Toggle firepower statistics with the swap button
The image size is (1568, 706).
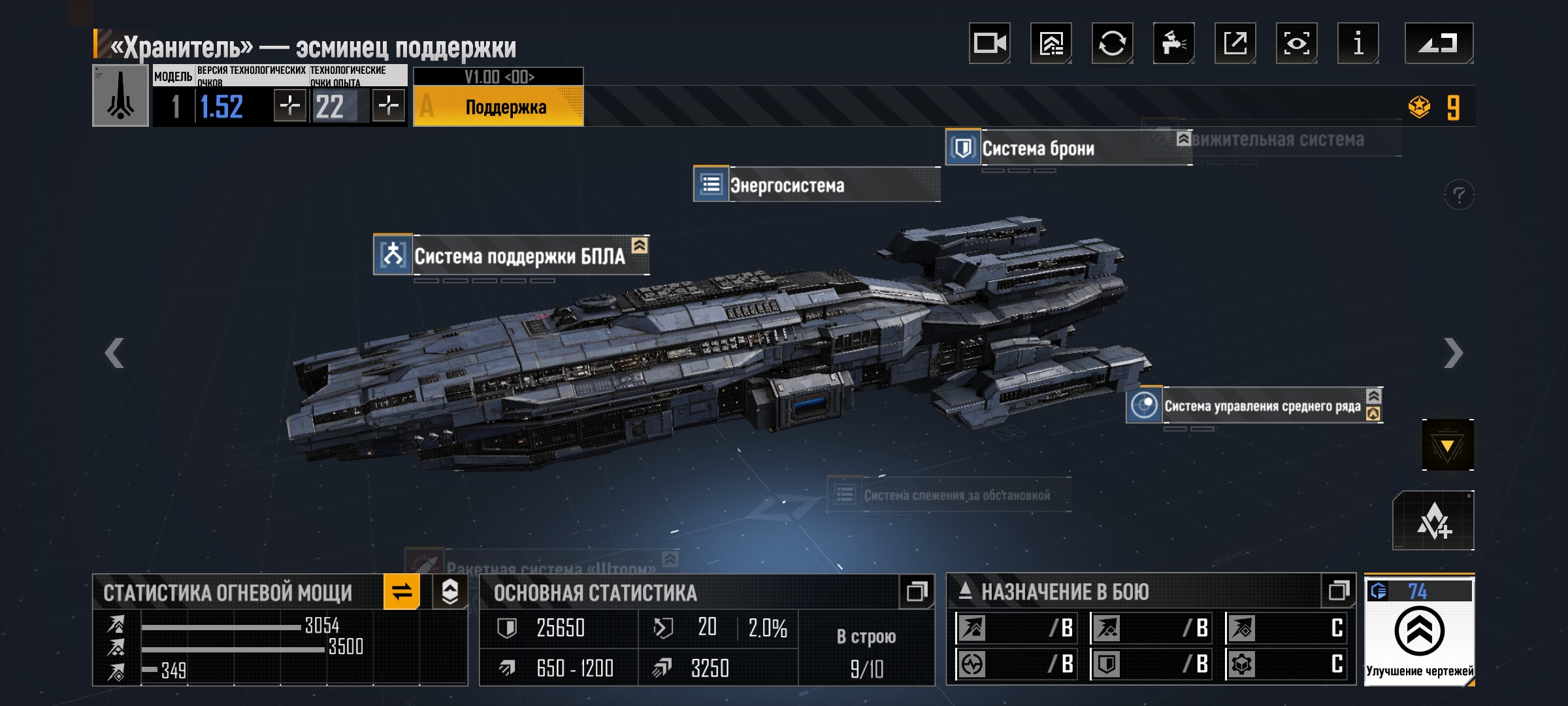coord(402,592)
